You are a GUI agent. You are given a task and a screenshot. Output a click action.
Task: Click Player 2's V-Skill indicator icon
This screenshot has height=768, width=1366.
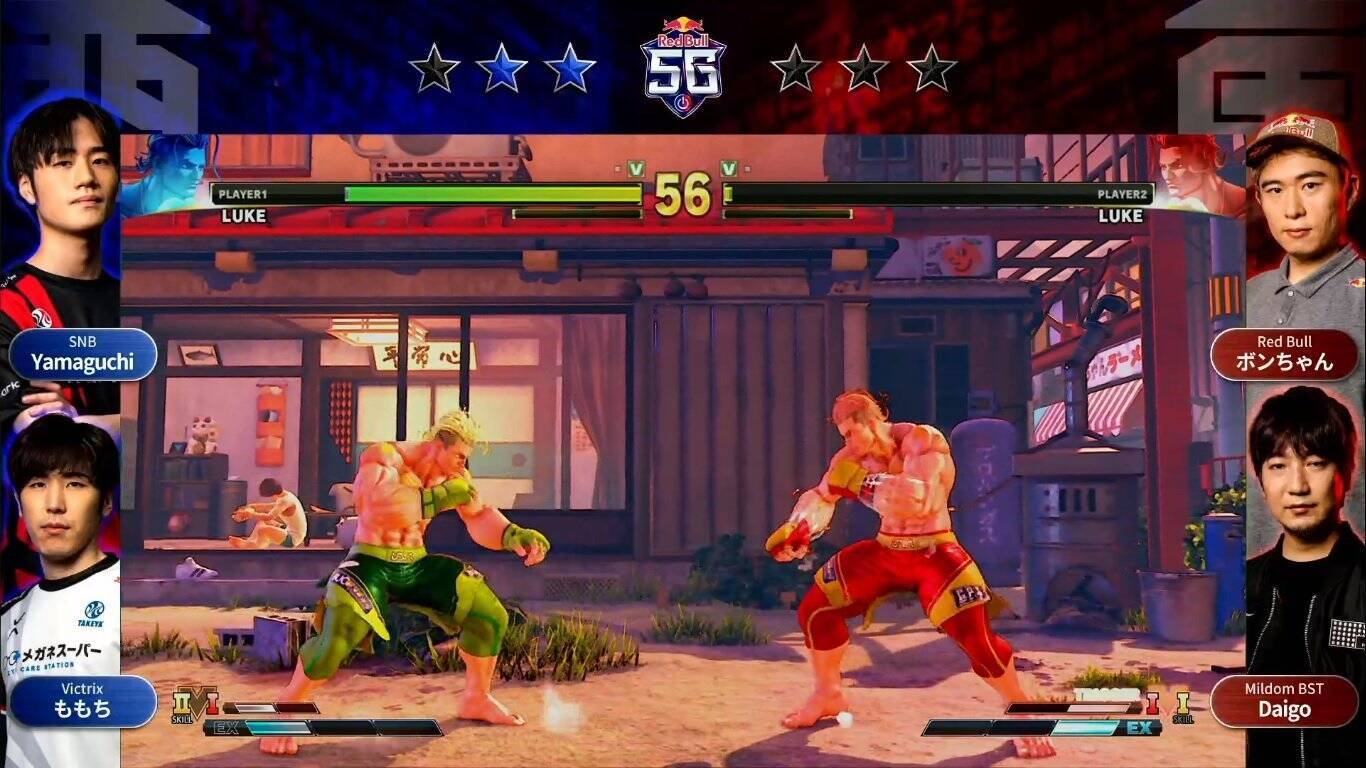point(1182,704)
